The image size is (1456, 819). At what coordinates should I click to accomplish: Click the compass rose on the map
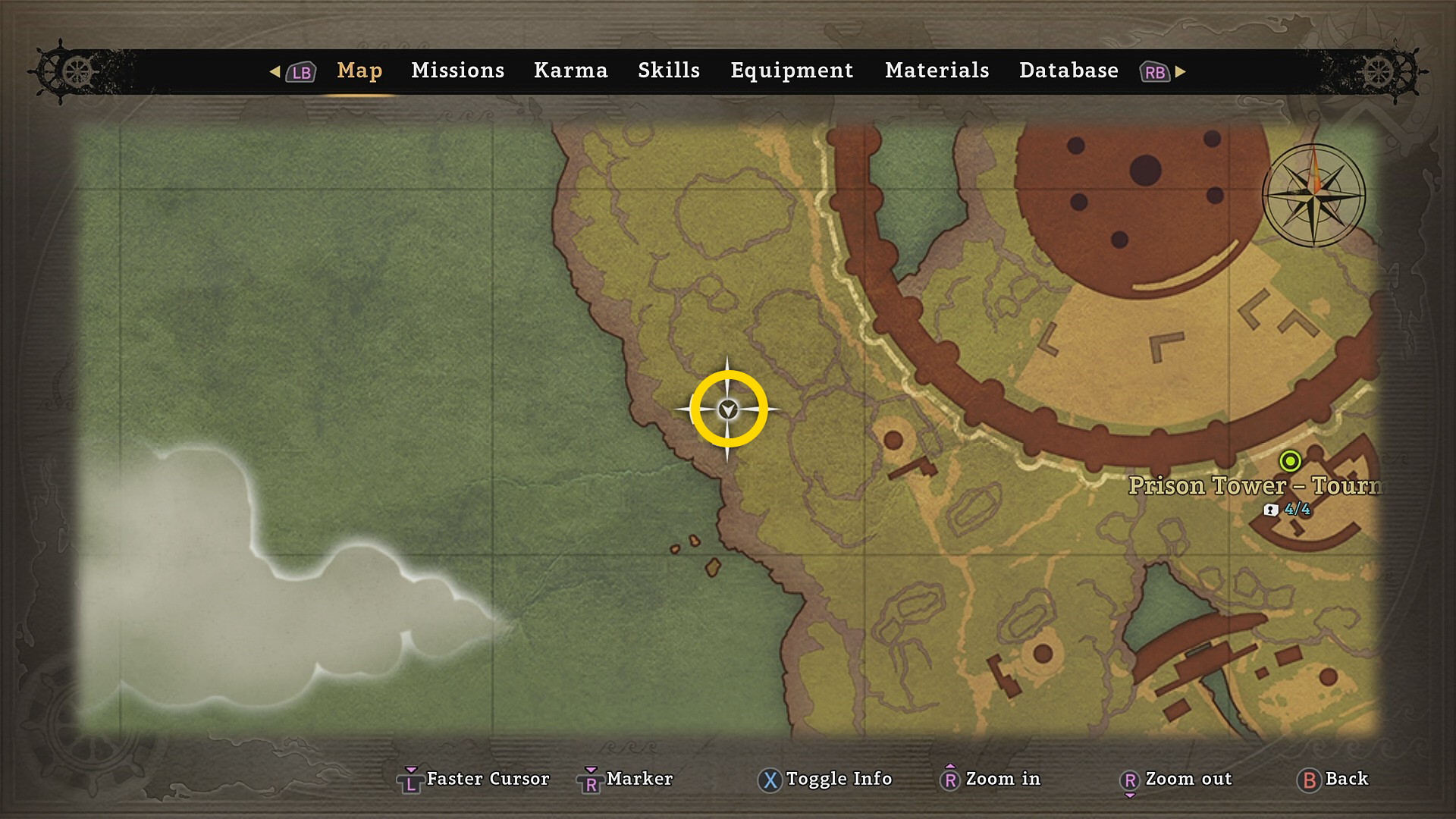pos(1313,195)
